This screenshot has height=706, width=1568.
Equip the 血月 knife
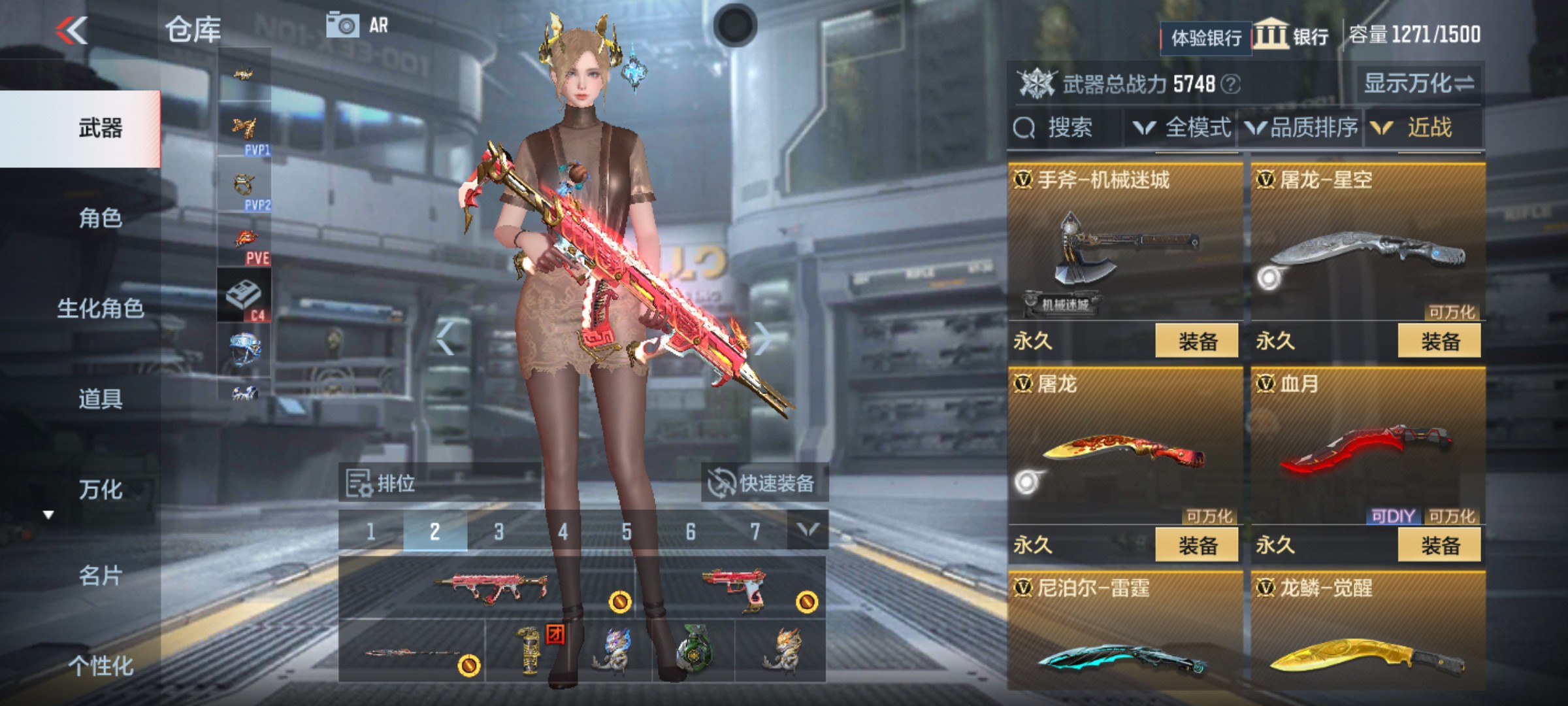1439,545
